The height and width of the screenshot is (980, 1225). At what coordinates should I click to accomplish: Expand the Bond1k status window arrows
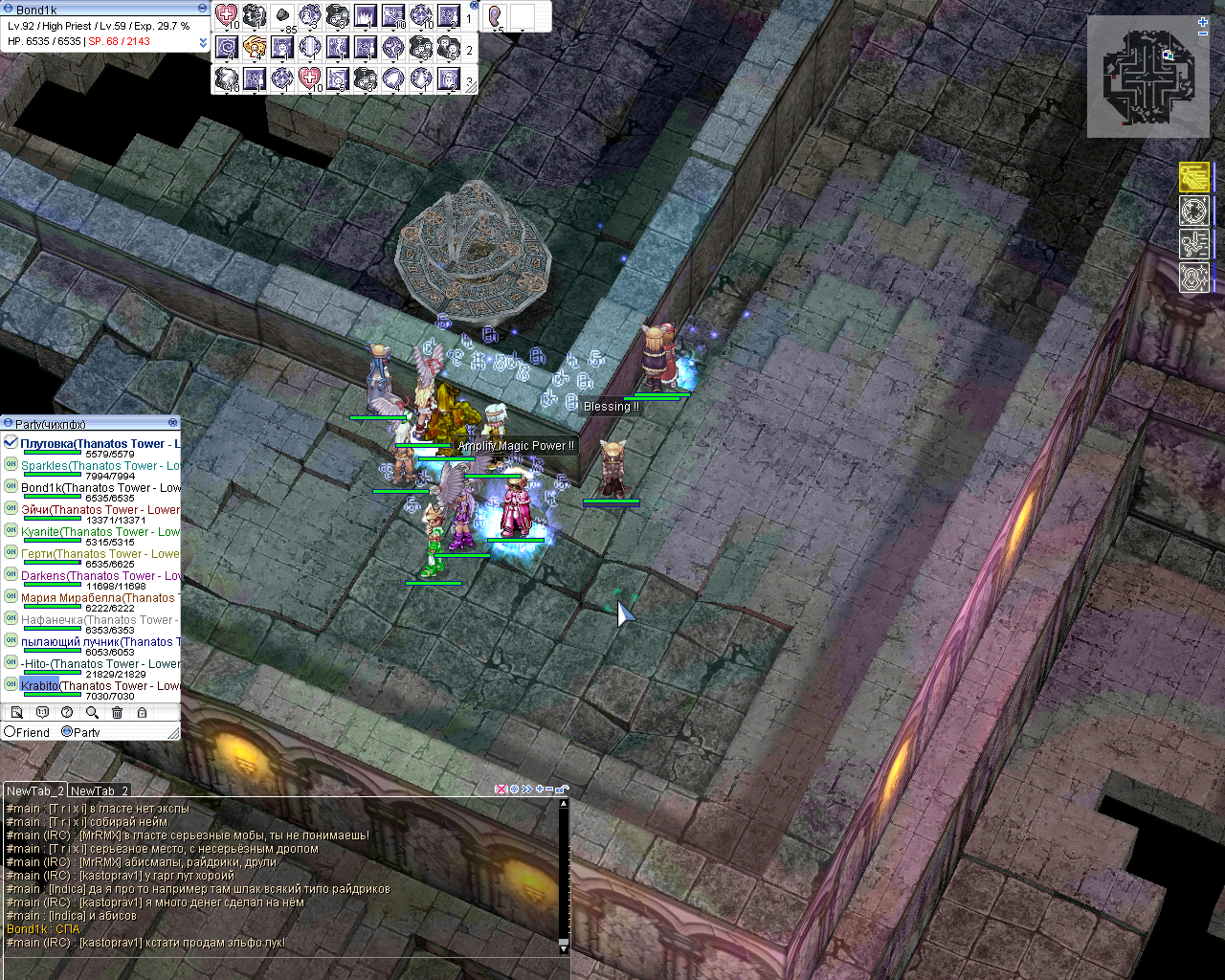click(203, 42)
